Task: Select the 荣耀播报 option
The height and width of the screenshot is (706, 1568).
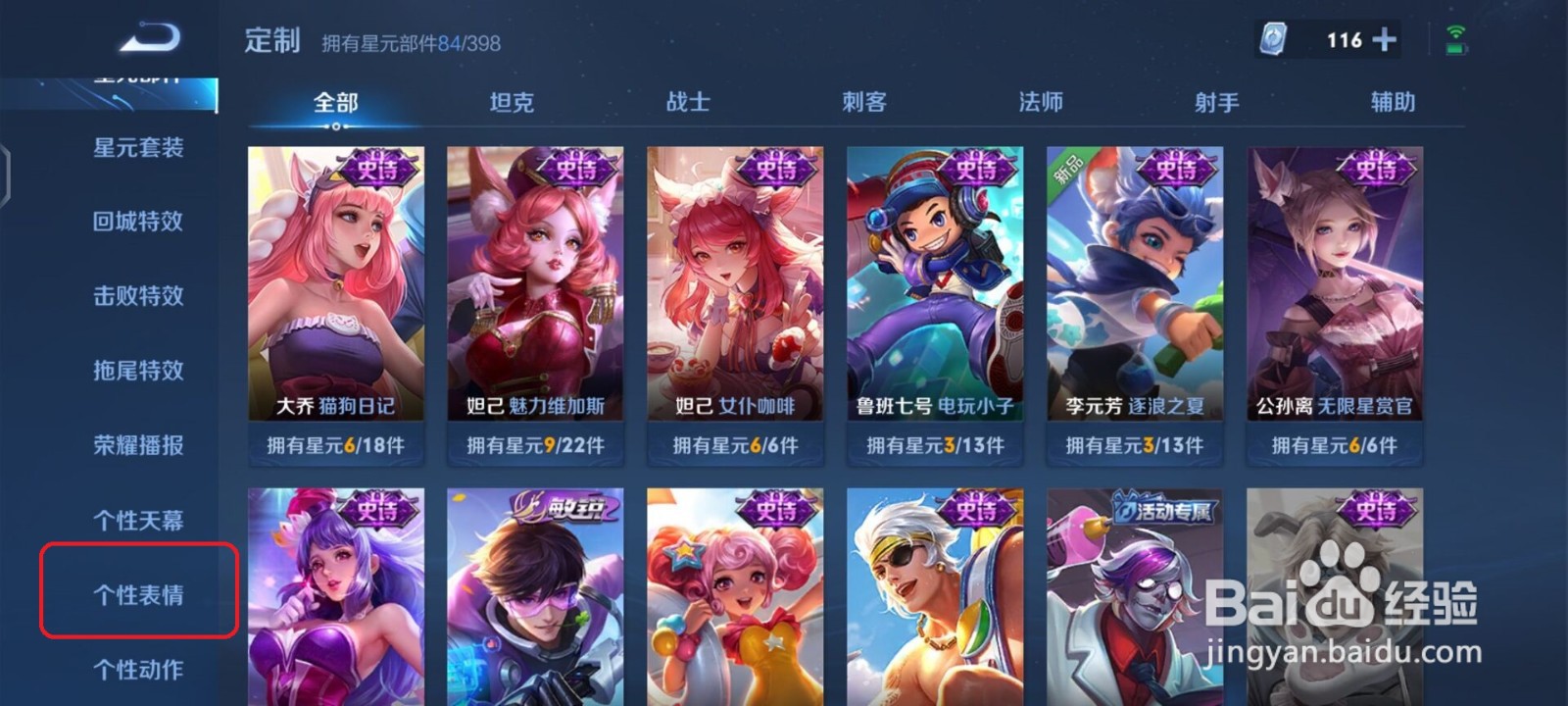Action: point(137,446)
